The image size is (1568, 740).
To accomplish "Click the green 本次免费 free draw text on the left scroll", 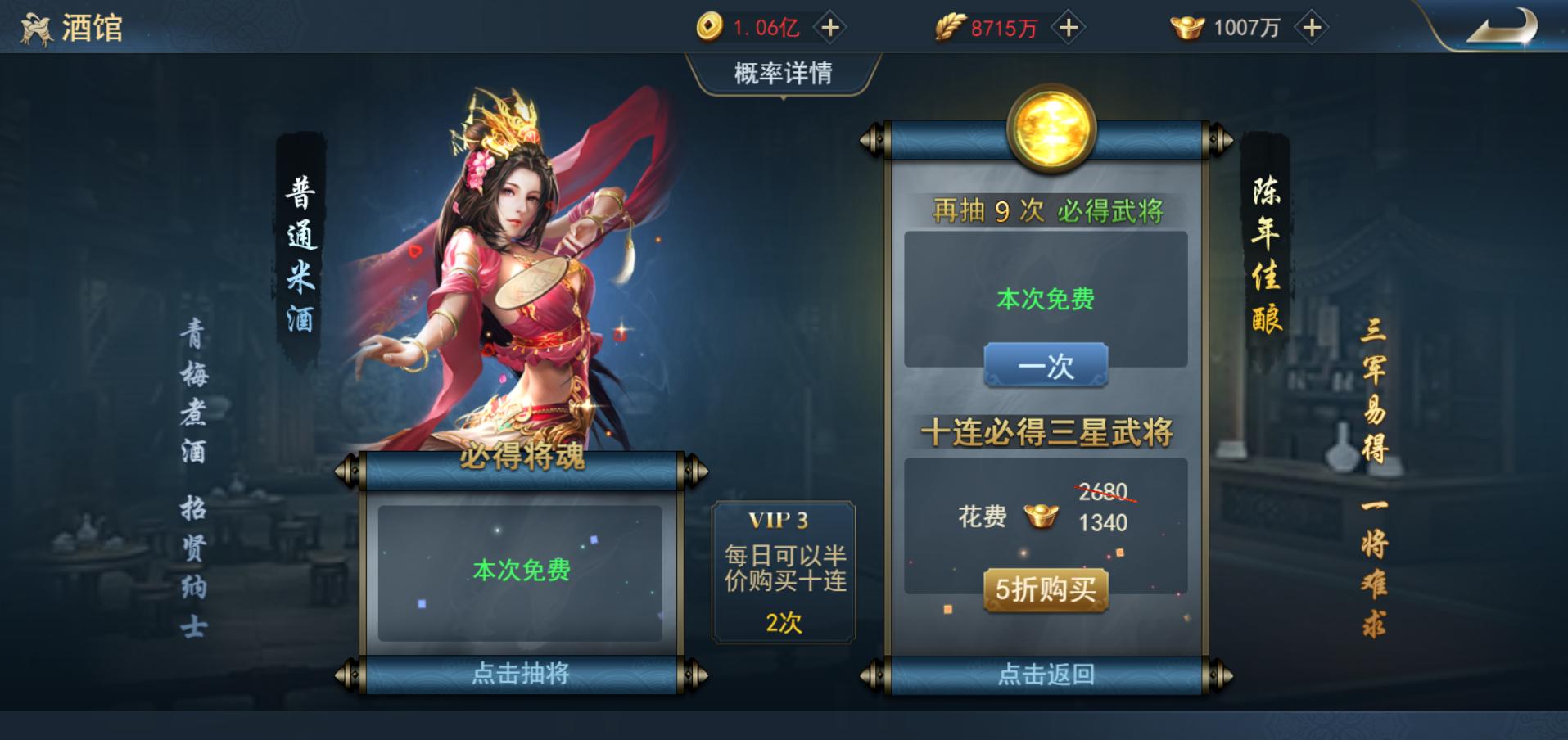I will click(x=522, y=571).
